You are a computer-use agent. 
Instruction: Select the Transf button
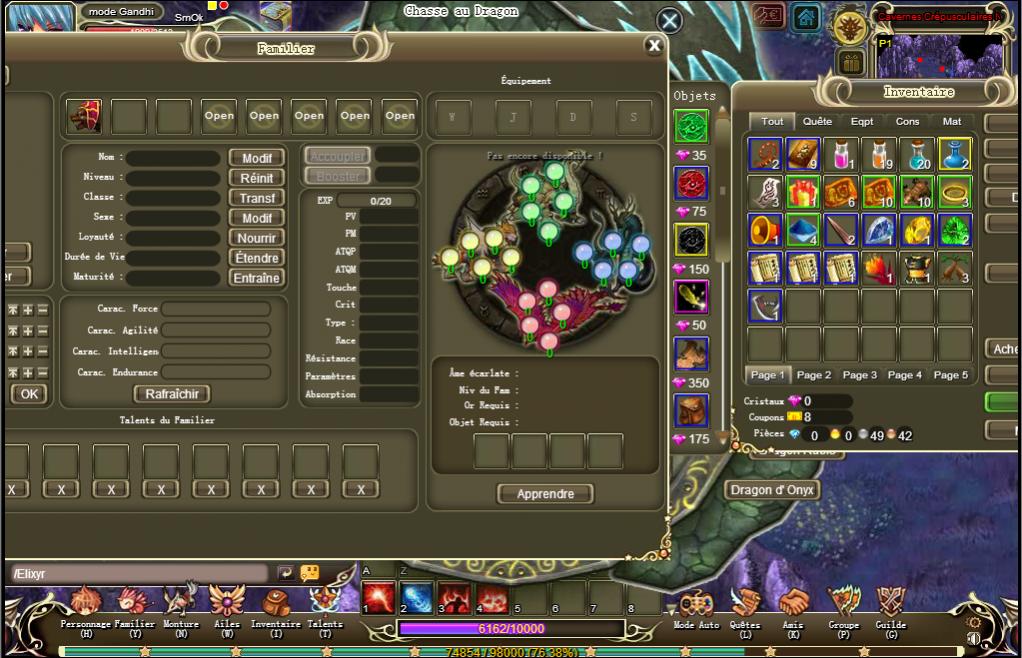(257, 198)
